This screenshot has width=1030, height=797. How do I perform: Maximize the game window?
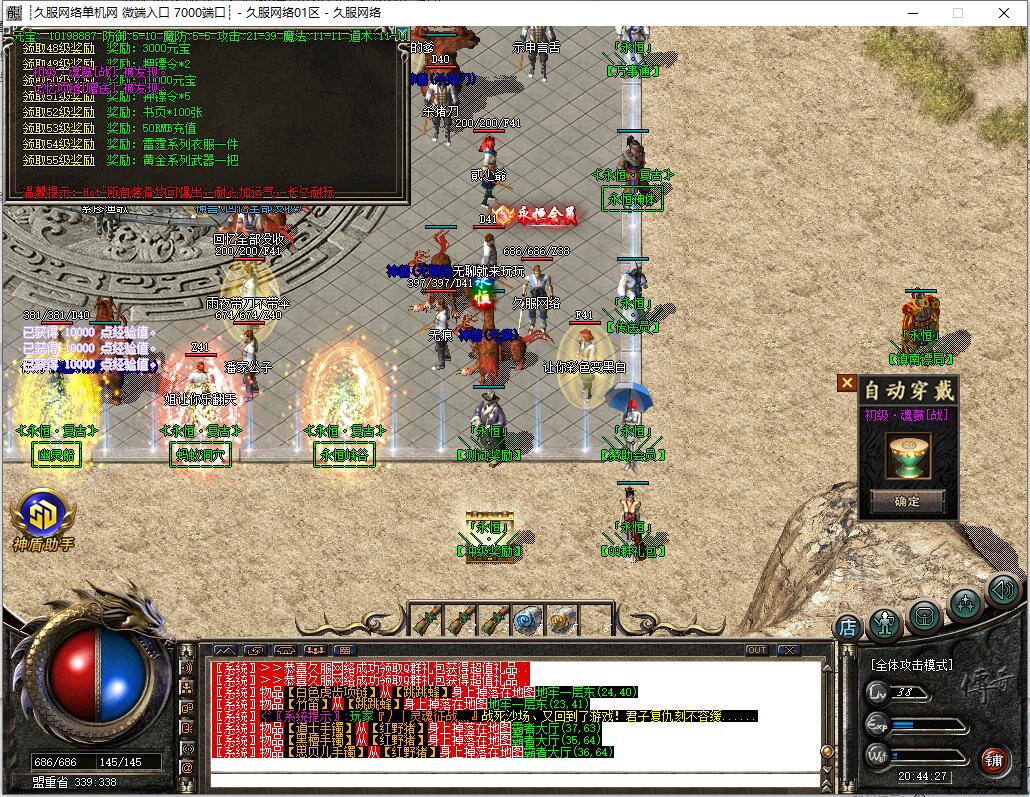click(x=957, y=13)
